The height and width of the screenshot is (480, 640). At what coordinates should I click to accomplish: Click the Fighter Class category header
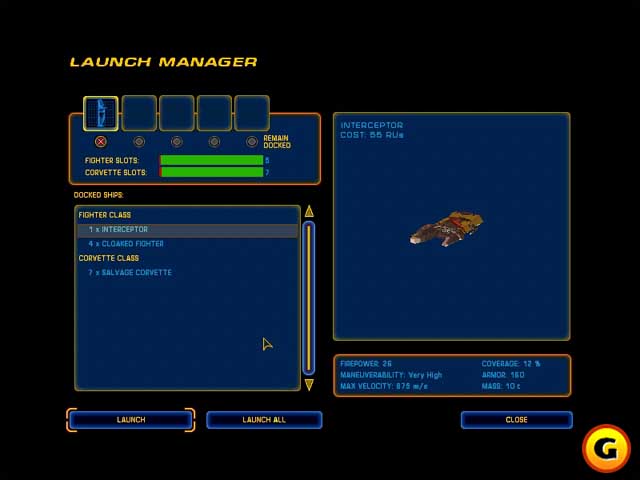tap(105, 215)
